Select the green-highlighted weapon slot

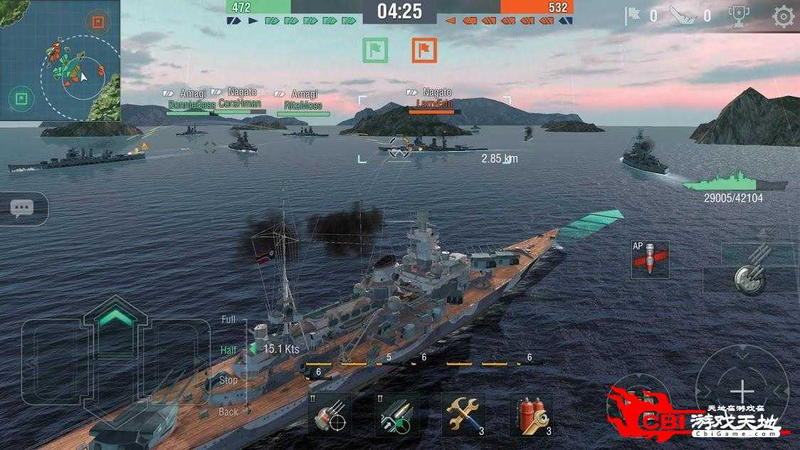pyautogui.click(x=394, y=413)
